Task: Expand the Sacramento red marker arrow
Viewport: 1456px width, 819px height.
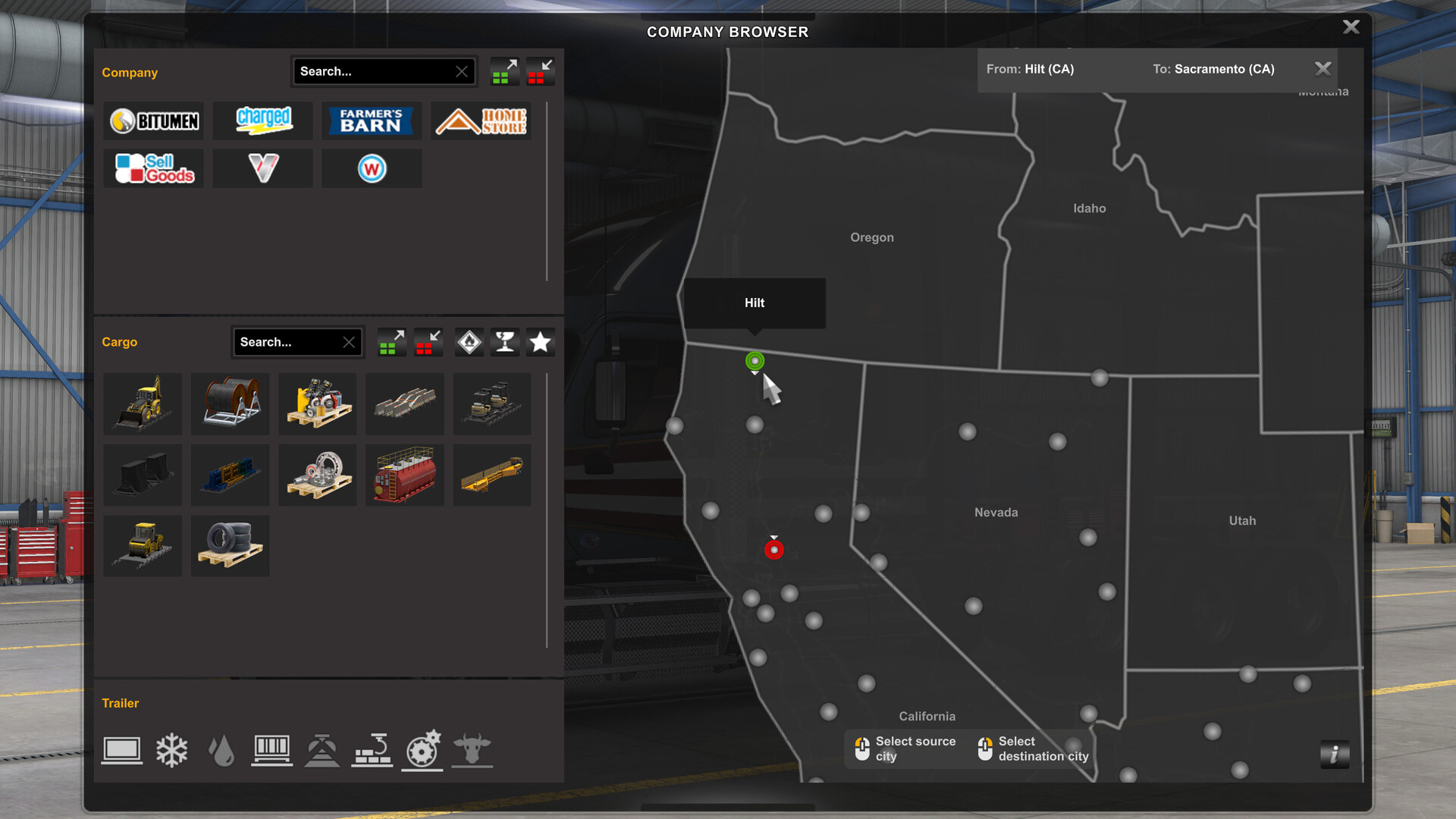Action: click(774, 537)
